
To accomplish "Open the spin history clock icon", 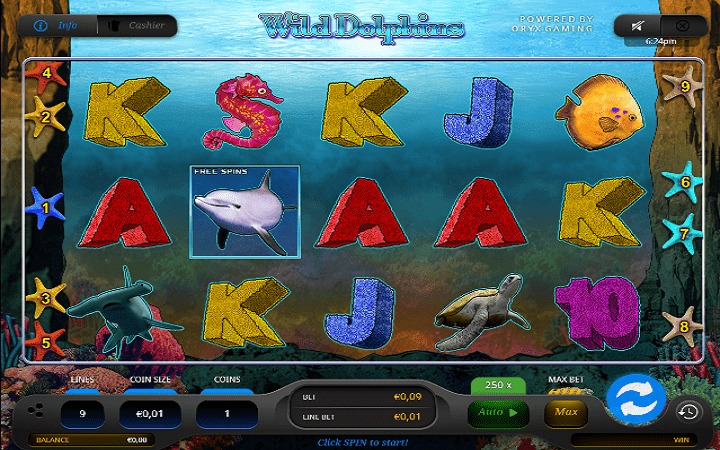I will click(688, 411).
